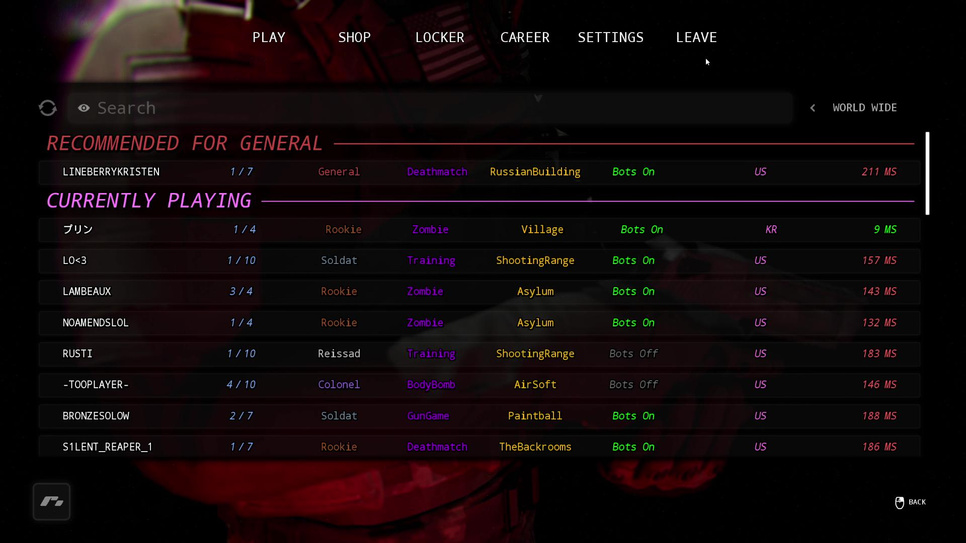Viewport: 966px width, 543px height.
Task: Open the LOCKER tab
Action: coord(439,38)
